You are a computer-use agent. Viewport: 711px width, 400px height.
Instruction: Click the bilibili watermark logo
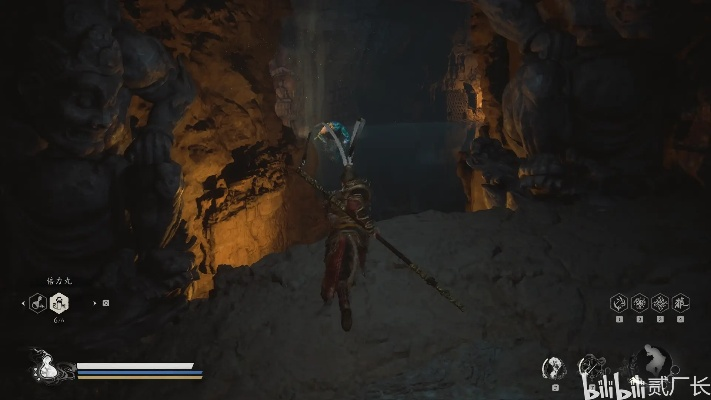click(x=617, y=384)
